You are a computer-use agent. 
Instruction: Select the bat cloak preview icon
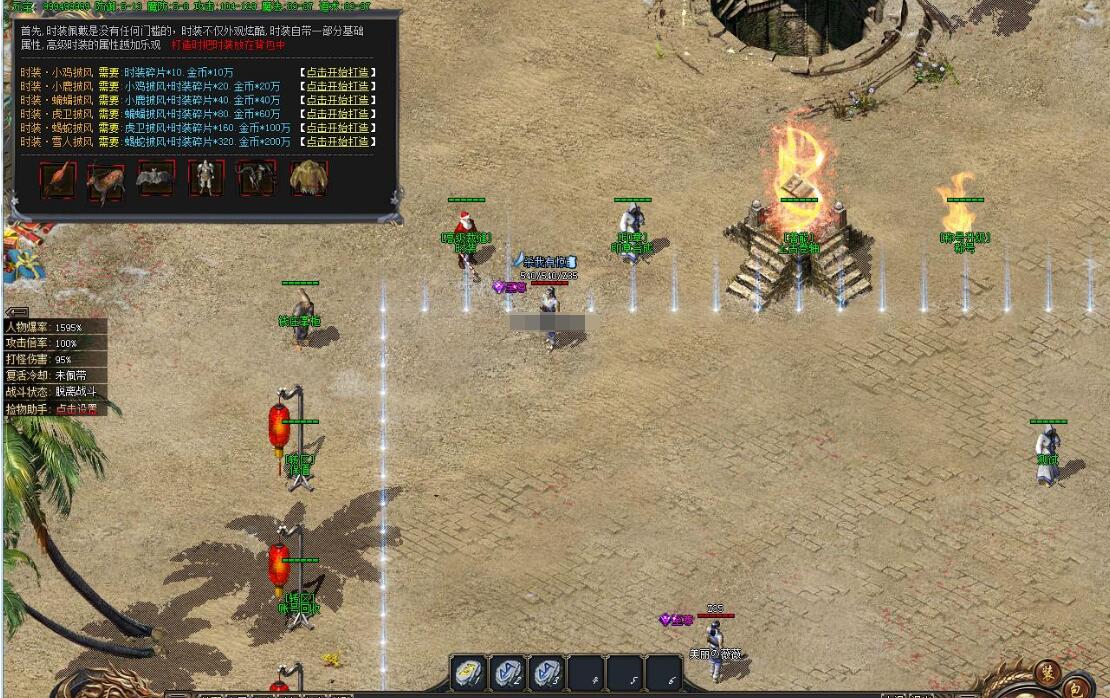coord(156,179)
